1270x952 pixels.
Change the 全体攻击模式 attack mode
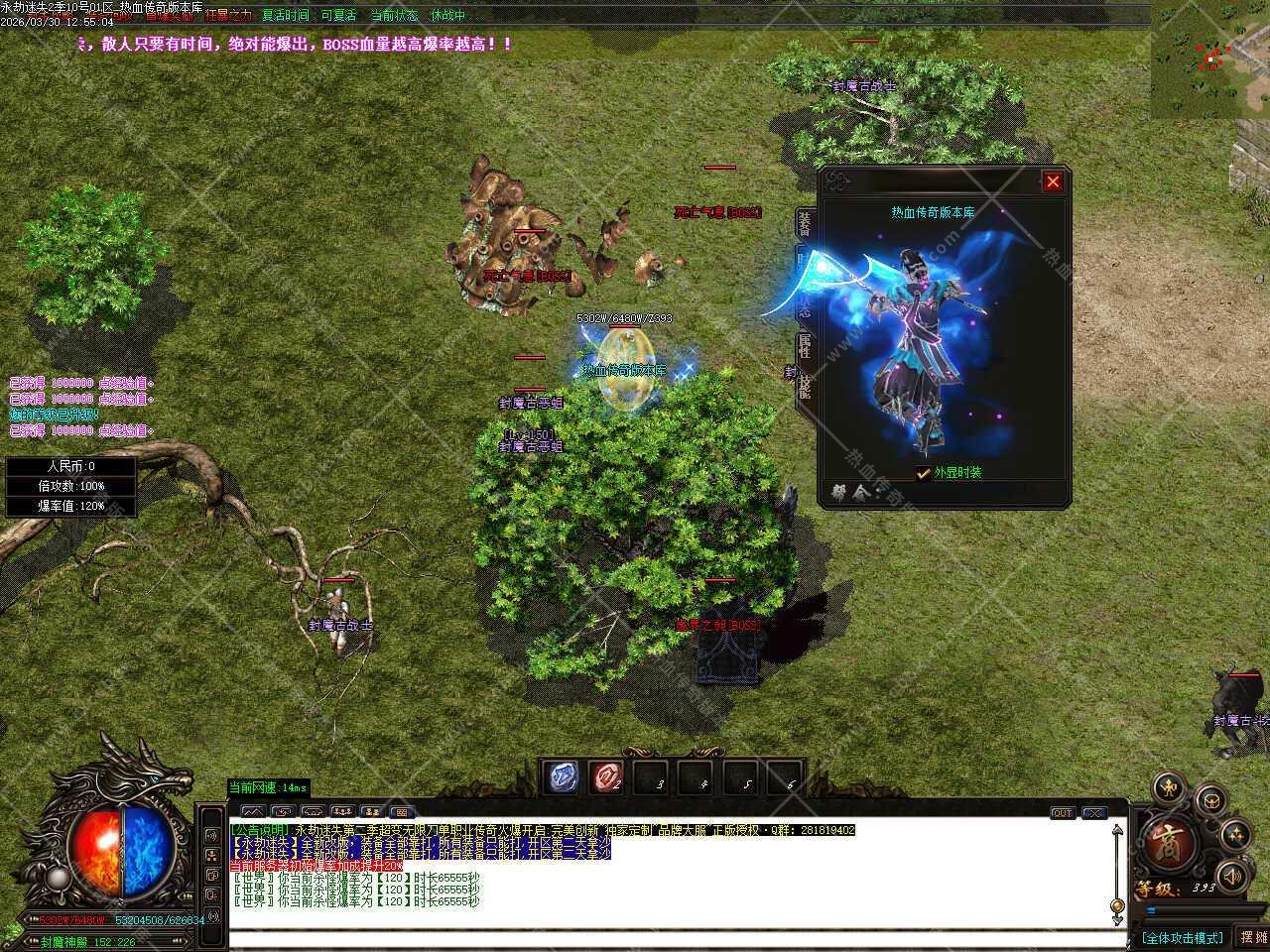click(x=1182, y=937)
